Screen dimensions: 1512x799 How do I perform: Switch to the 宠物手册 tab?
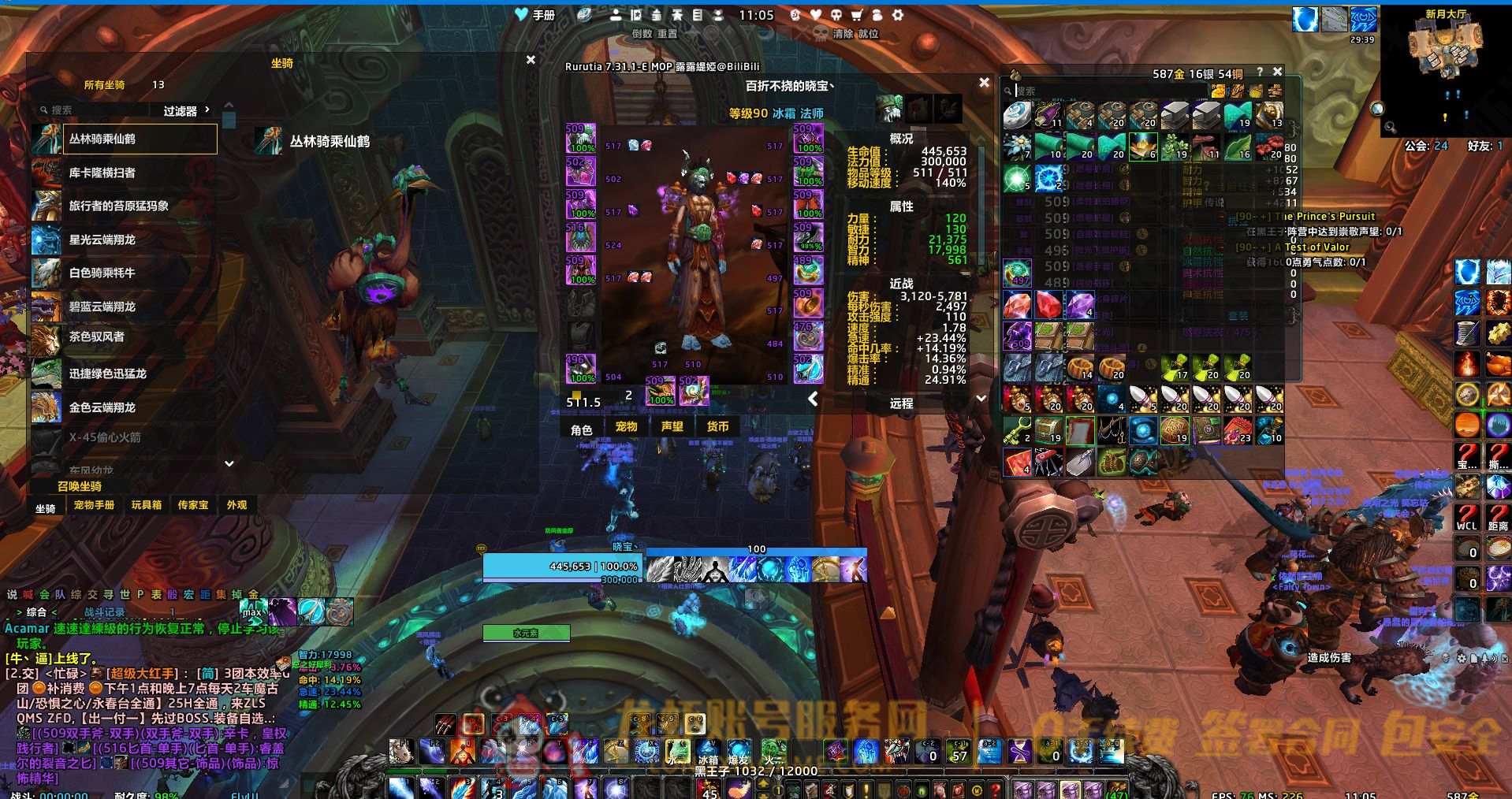point(94,505)
